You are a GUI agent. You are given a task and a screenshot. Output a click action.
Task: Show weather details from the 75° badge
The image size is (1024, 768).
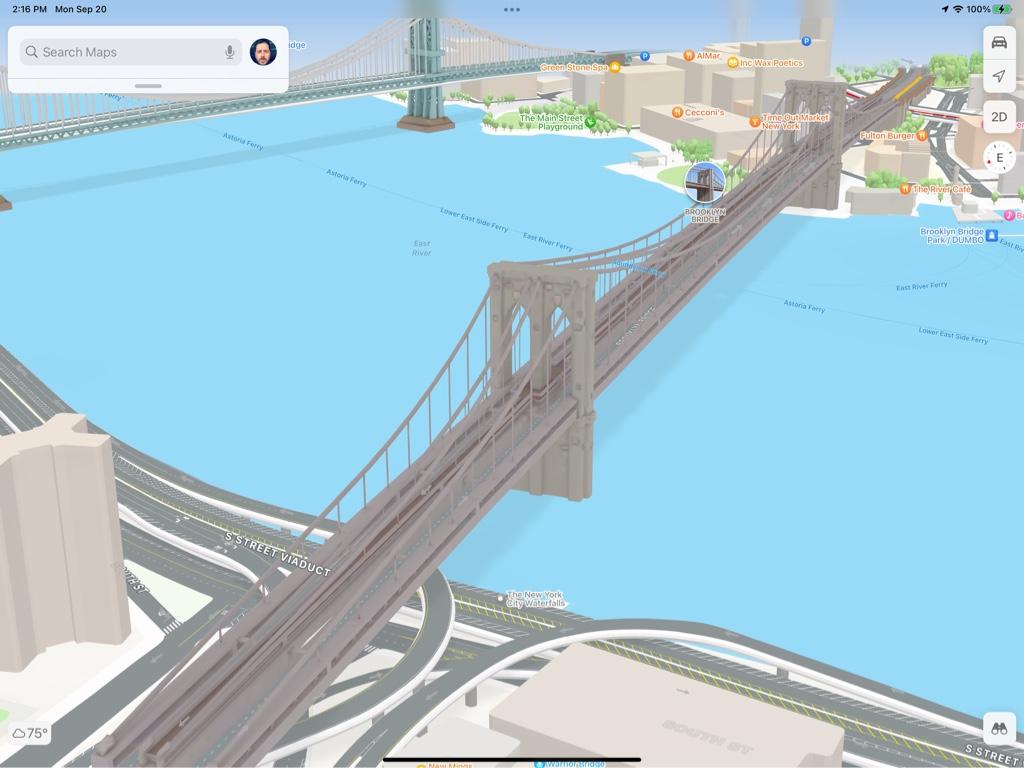tap(30, 733)
